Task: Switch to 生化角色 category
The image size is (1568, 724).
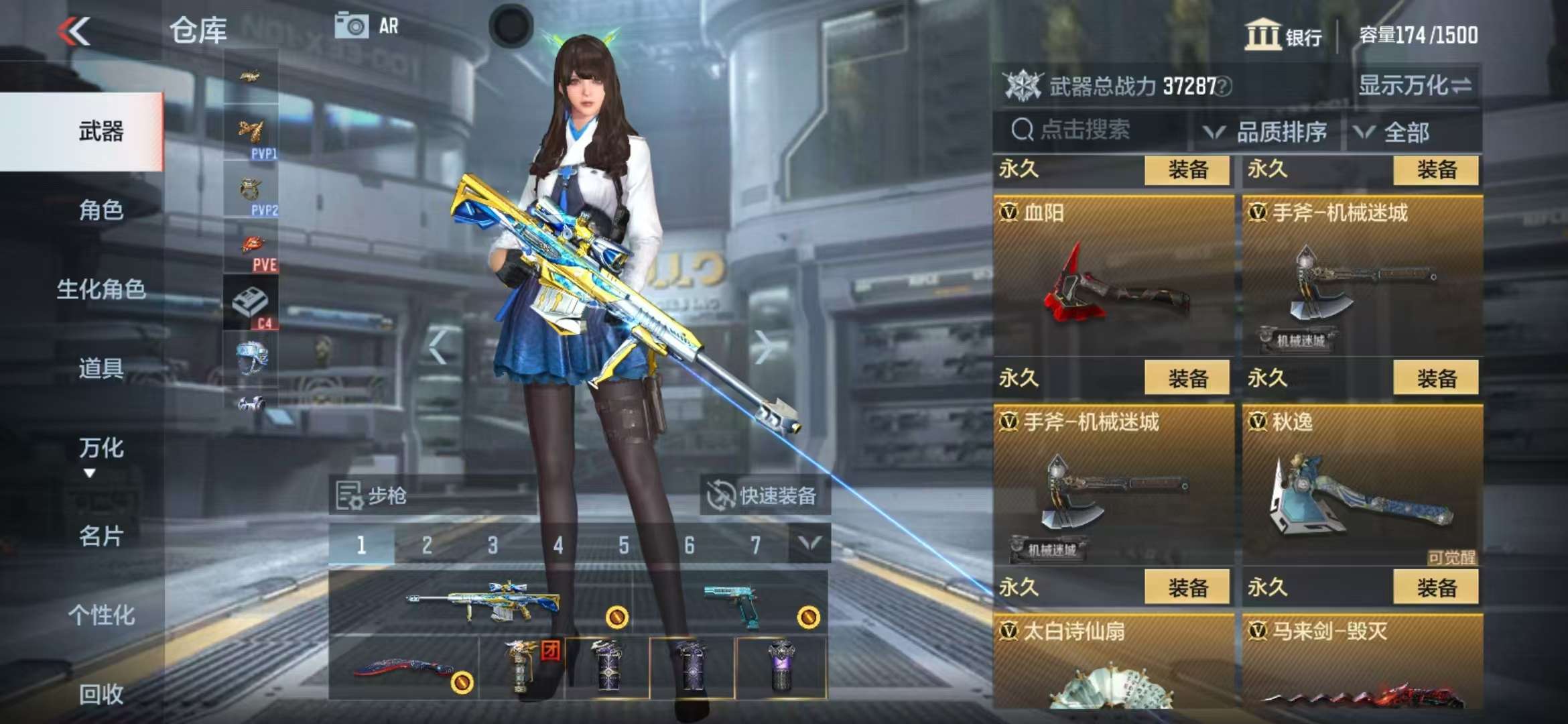Action: pos(101,289)
